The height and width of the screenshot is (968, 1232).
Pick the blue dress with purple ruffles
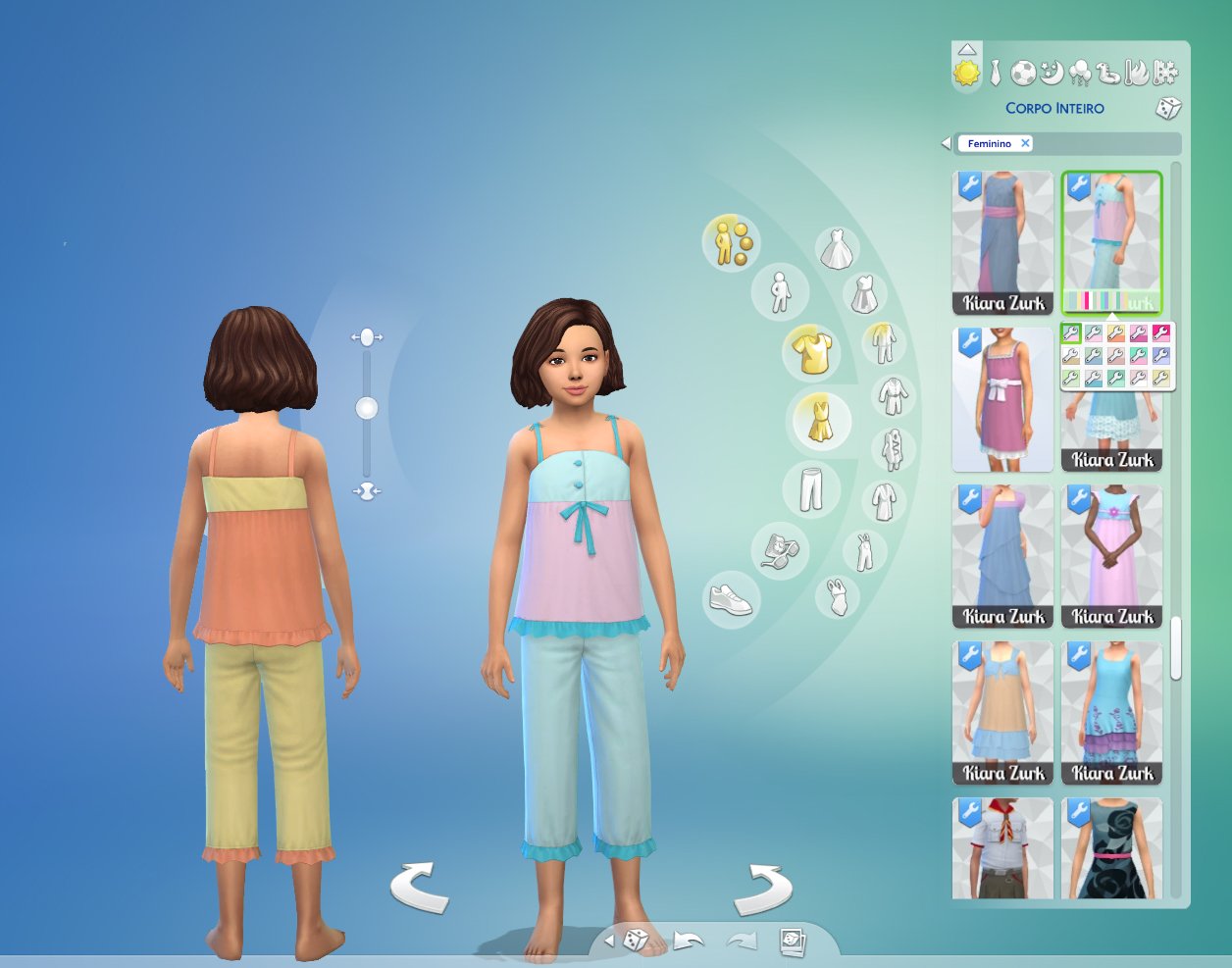pos(1111,712)
